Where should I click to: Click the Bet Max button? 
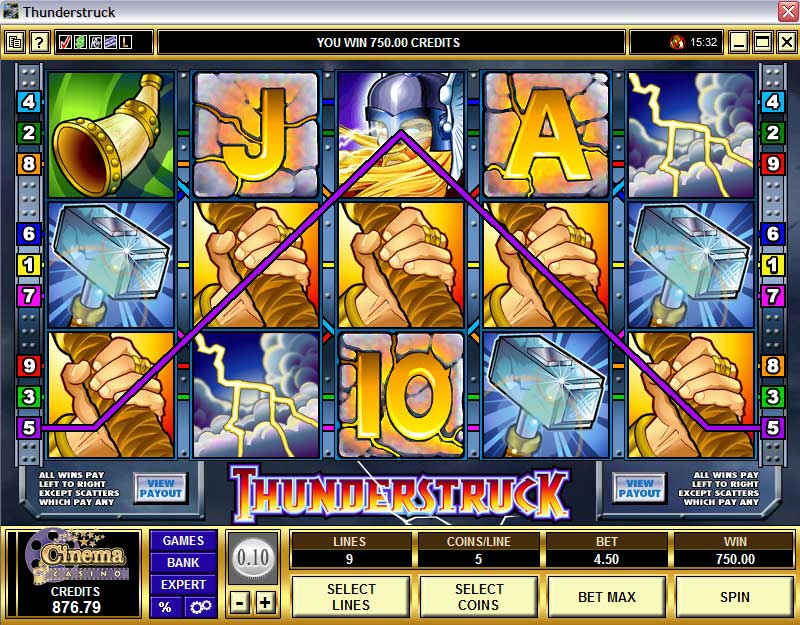[607, 597]
